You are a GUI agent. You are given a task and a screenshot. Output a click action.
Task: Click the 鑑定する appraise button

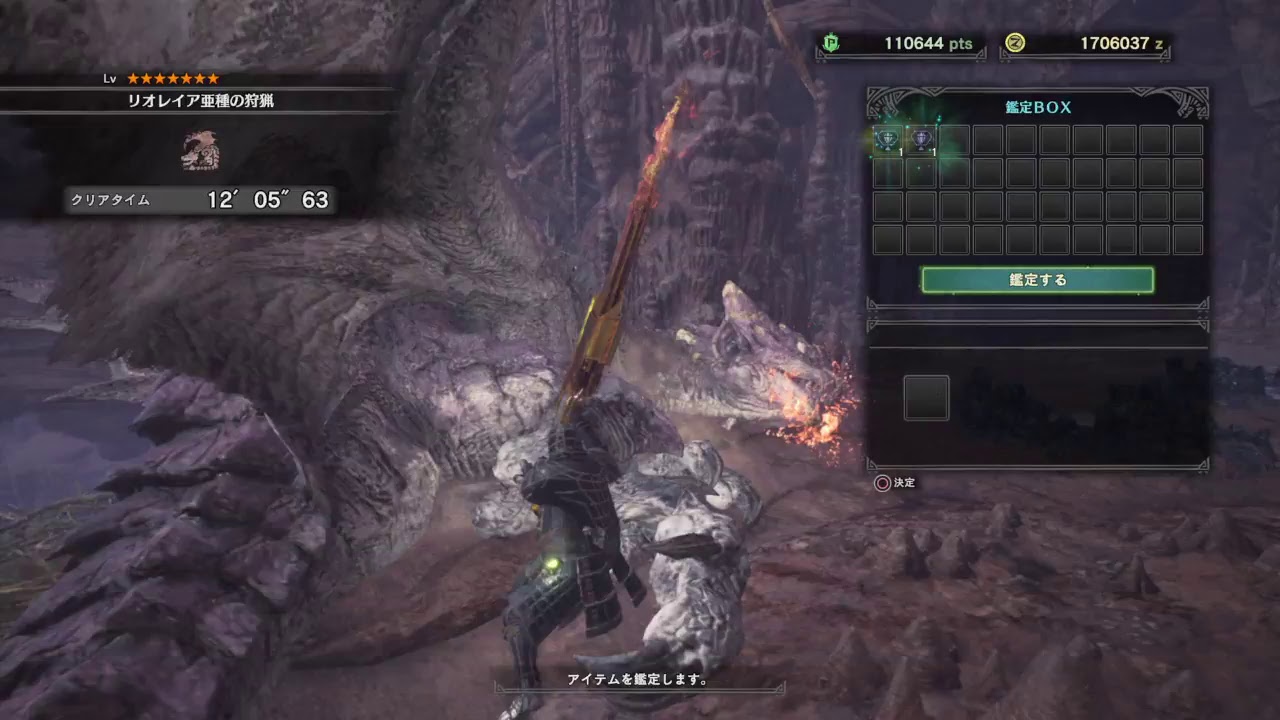(1037, 280)
